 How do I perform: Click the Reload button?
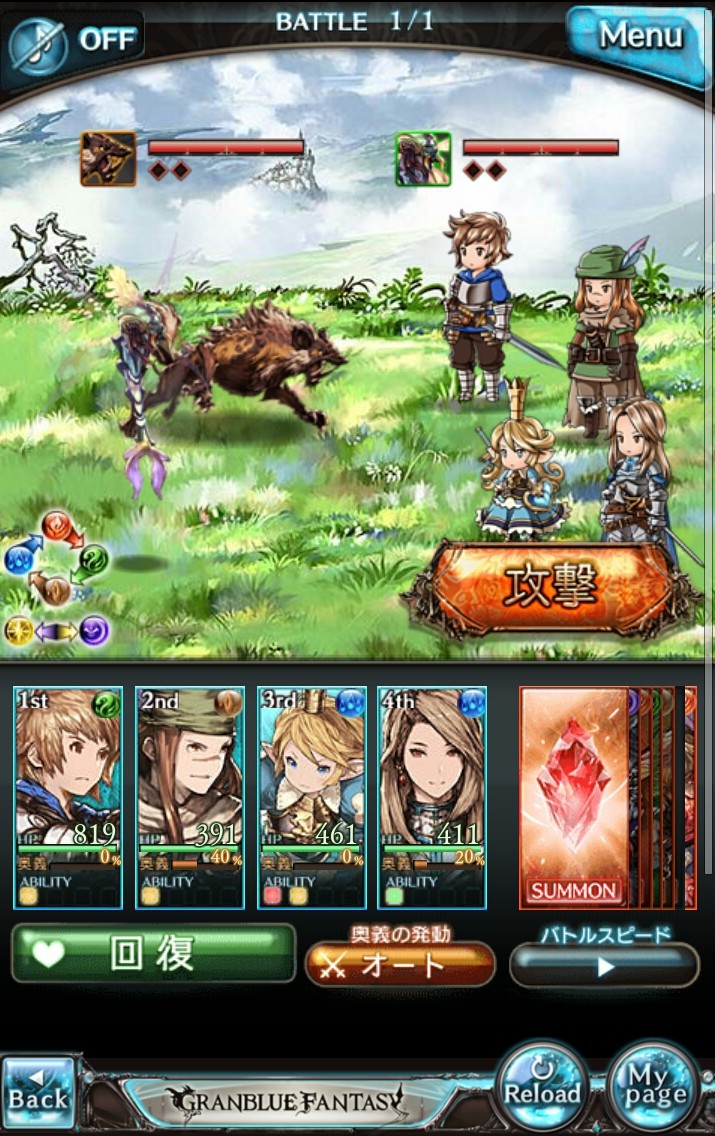pos(541,1088)
